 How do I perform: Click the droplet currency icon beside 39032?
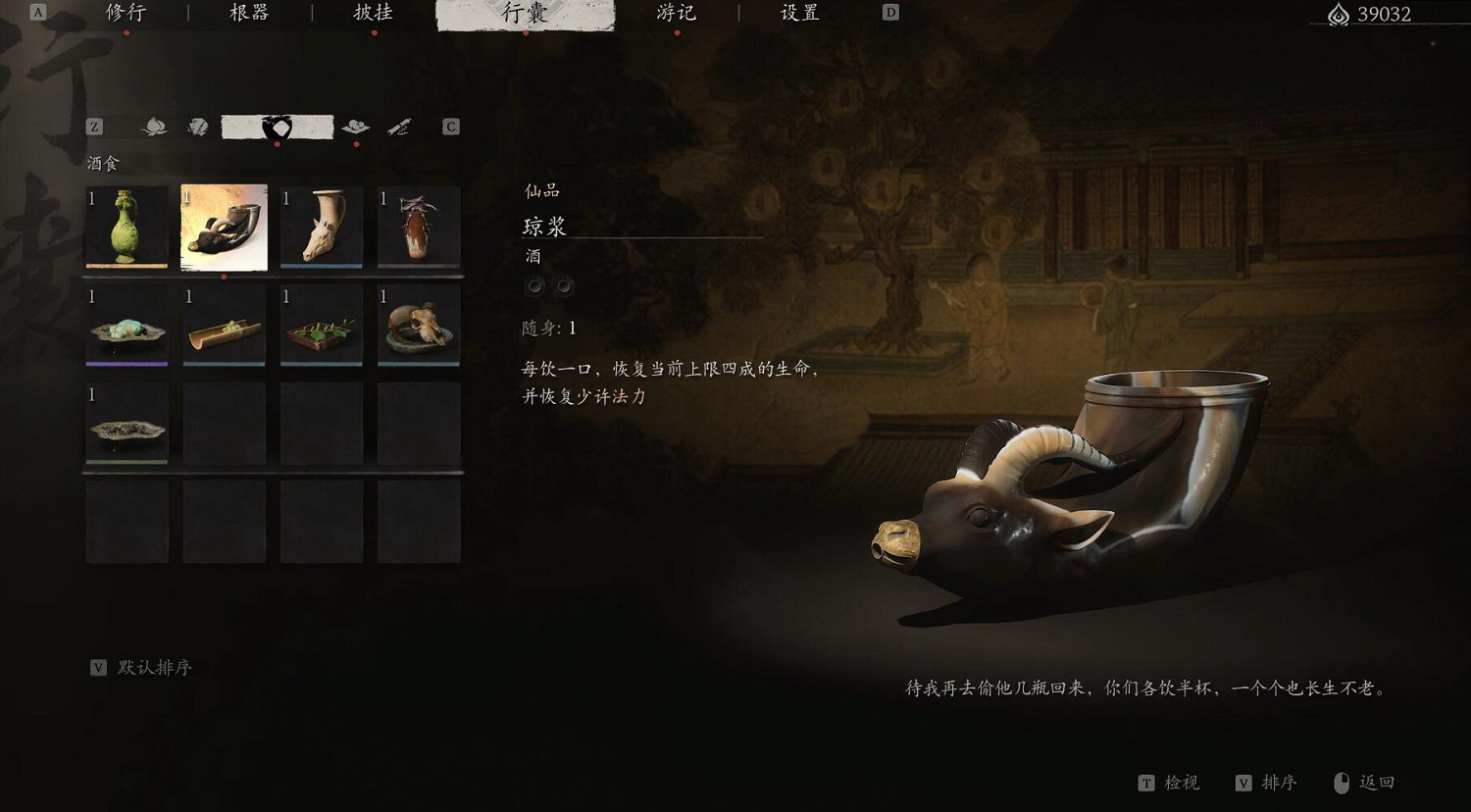(x=1338, y=15)
